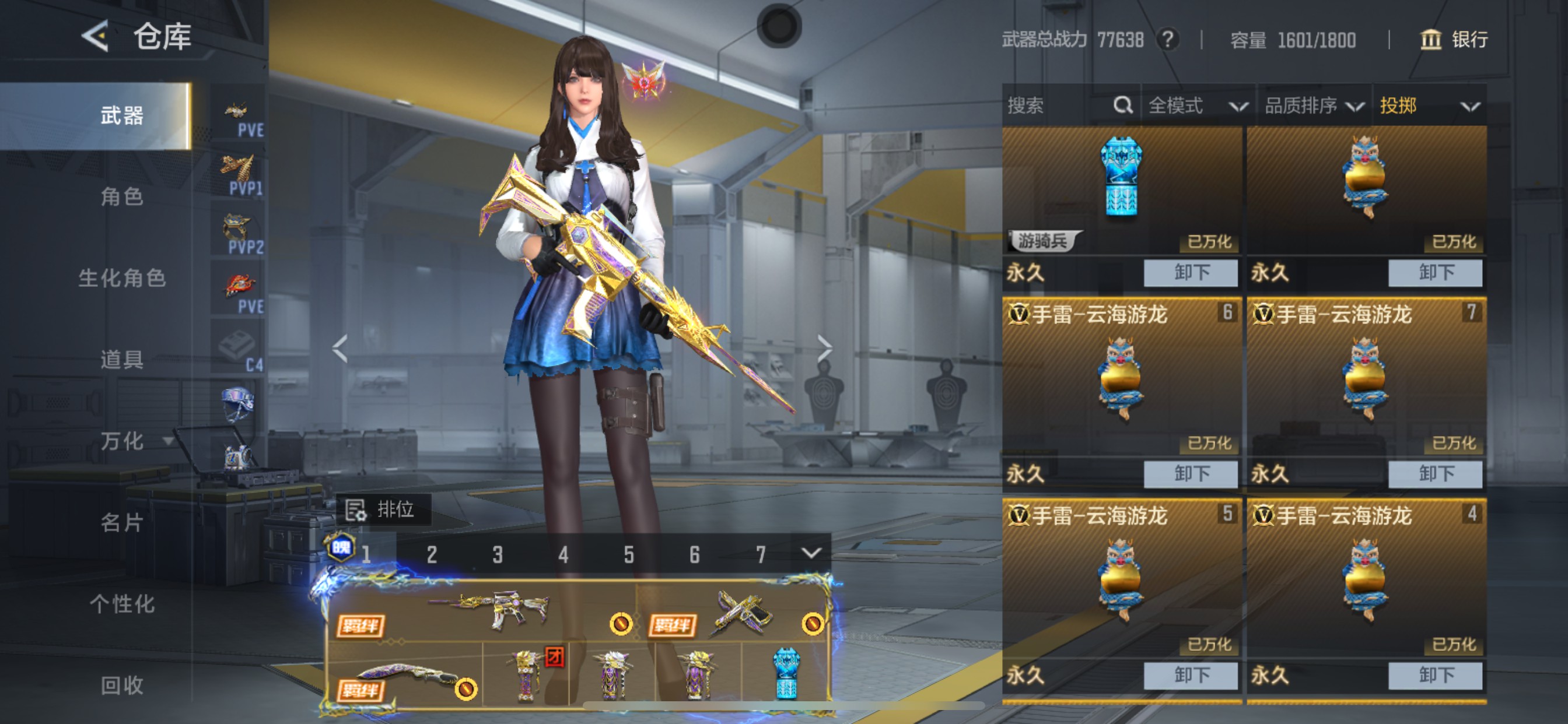This screenshot has width=1568, height=724.
Task: Select the 角色 category in the sidebar
Action: pyautogui.click(x=122, y=196)
